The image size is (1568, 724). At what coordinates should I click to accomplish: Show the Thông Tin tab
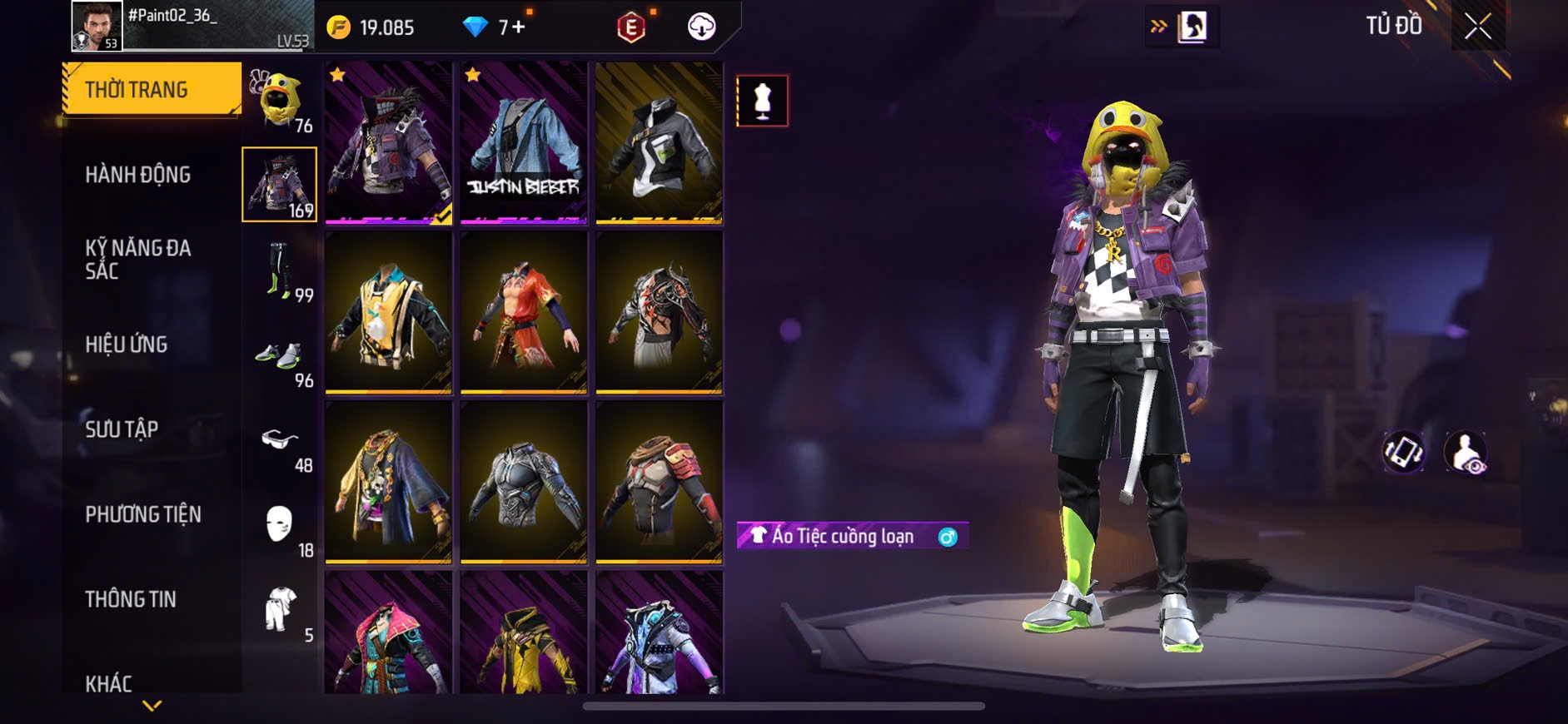131,599
